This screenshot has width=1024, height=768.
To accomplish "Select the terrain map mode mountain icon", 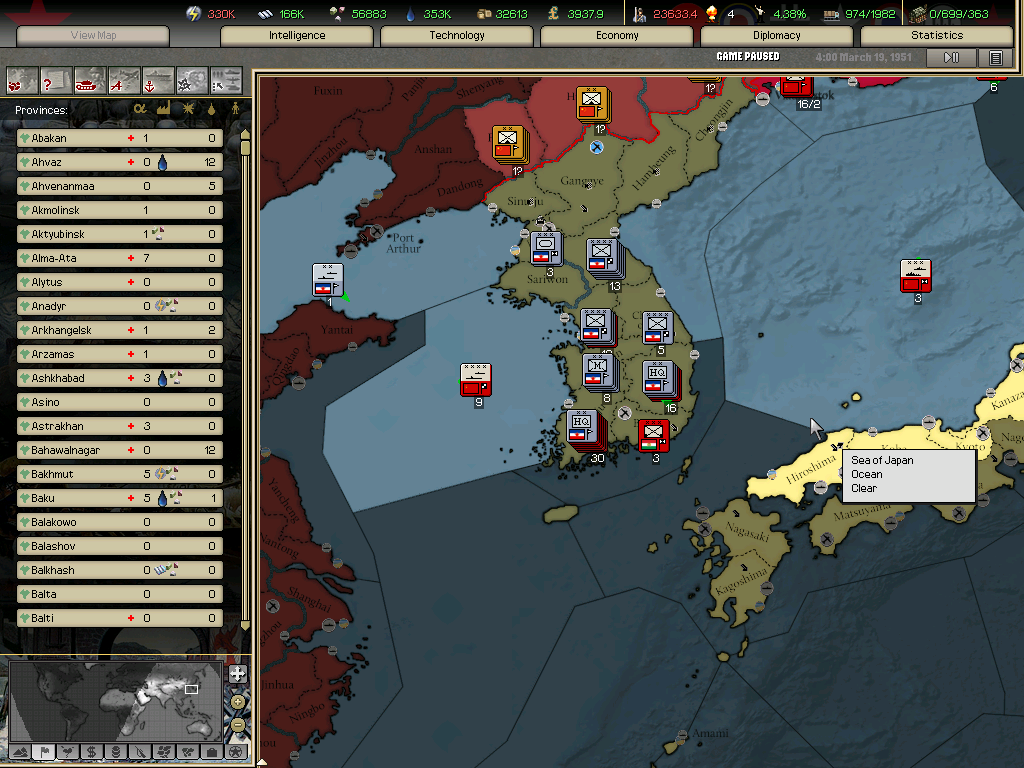I will 19,751.
